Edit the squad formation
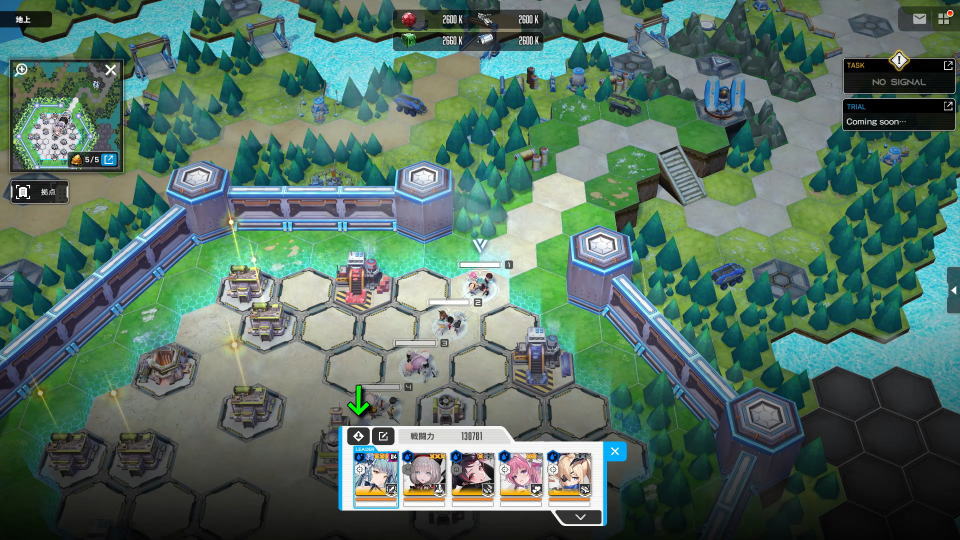 pyautogui.click(x=383, y=436)
